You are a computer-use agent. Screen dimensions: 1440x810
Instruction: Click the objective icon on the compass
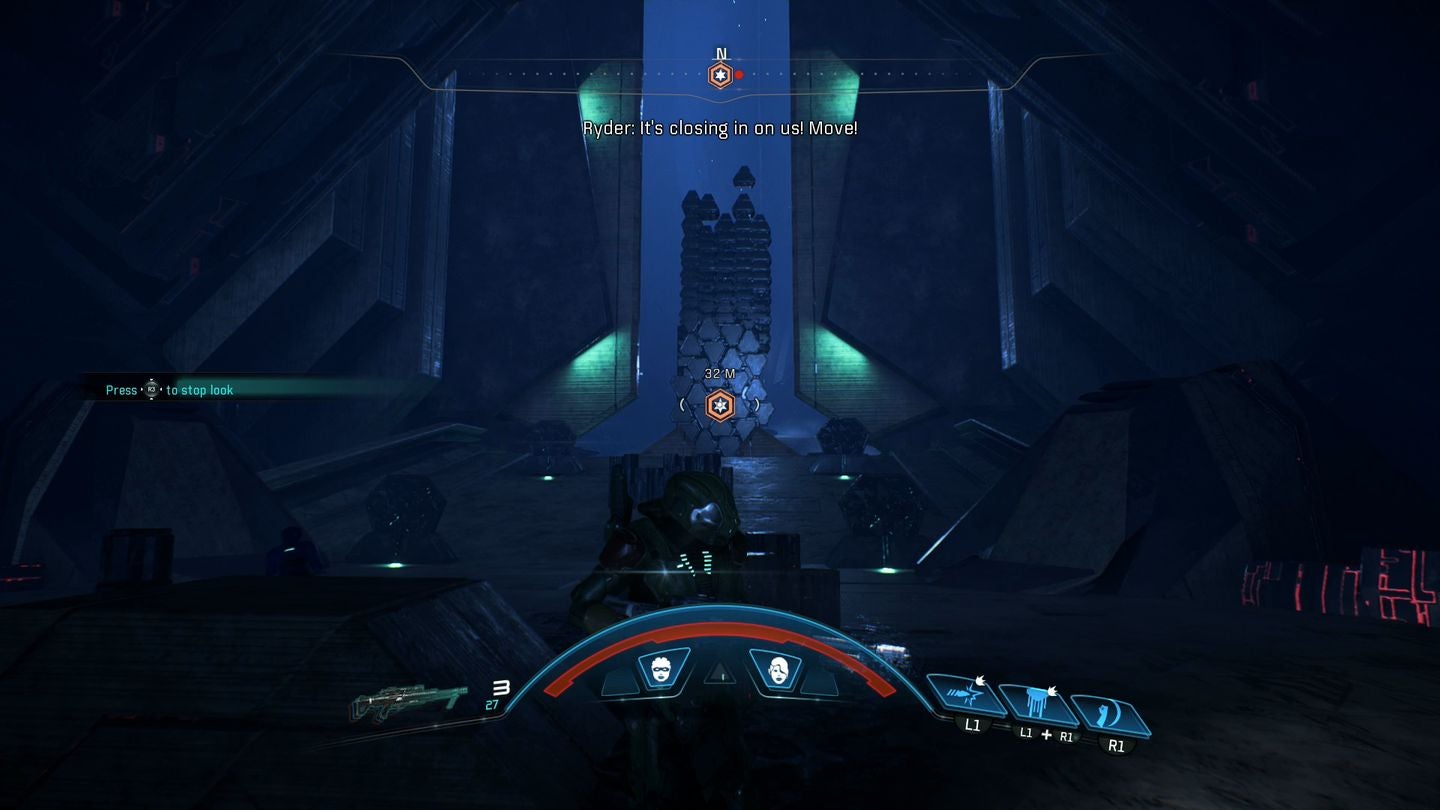click(x=719, y=73)
